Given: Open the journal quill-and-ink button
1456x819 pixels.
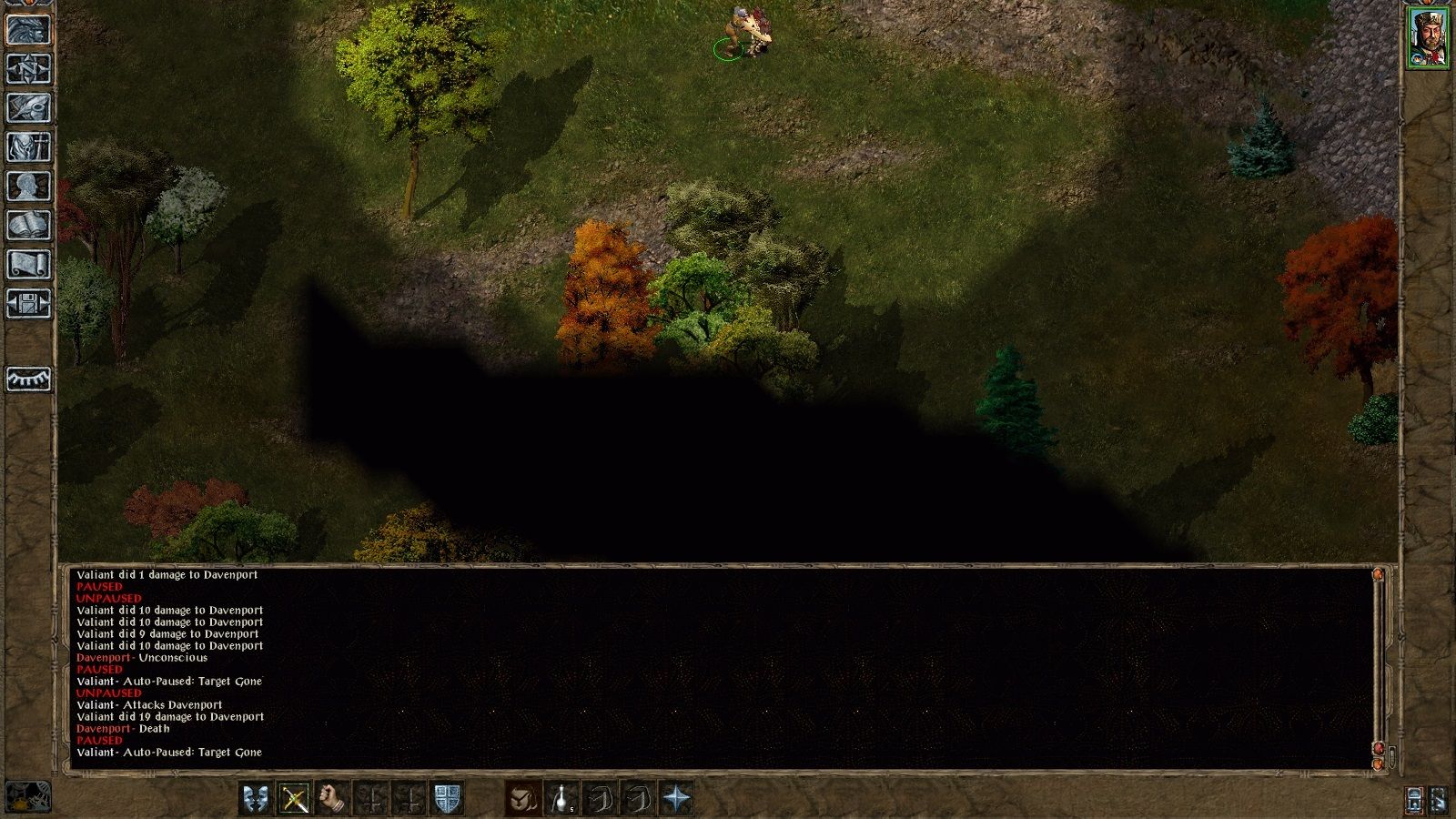Looking at the screenshot, I should (28, 107).
